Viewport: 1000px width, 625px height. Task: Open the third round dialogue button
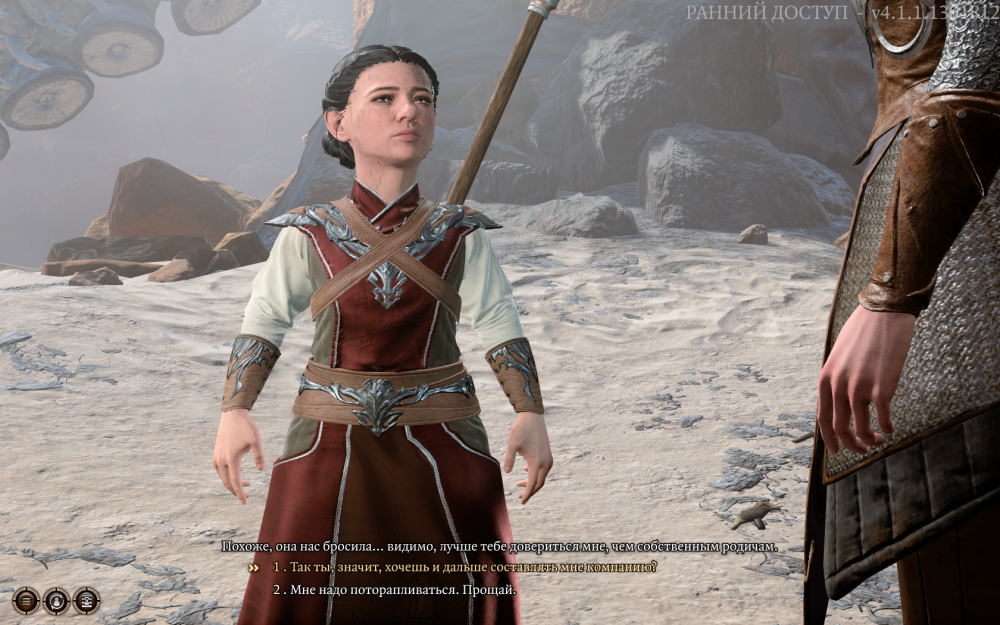[87, 600]
